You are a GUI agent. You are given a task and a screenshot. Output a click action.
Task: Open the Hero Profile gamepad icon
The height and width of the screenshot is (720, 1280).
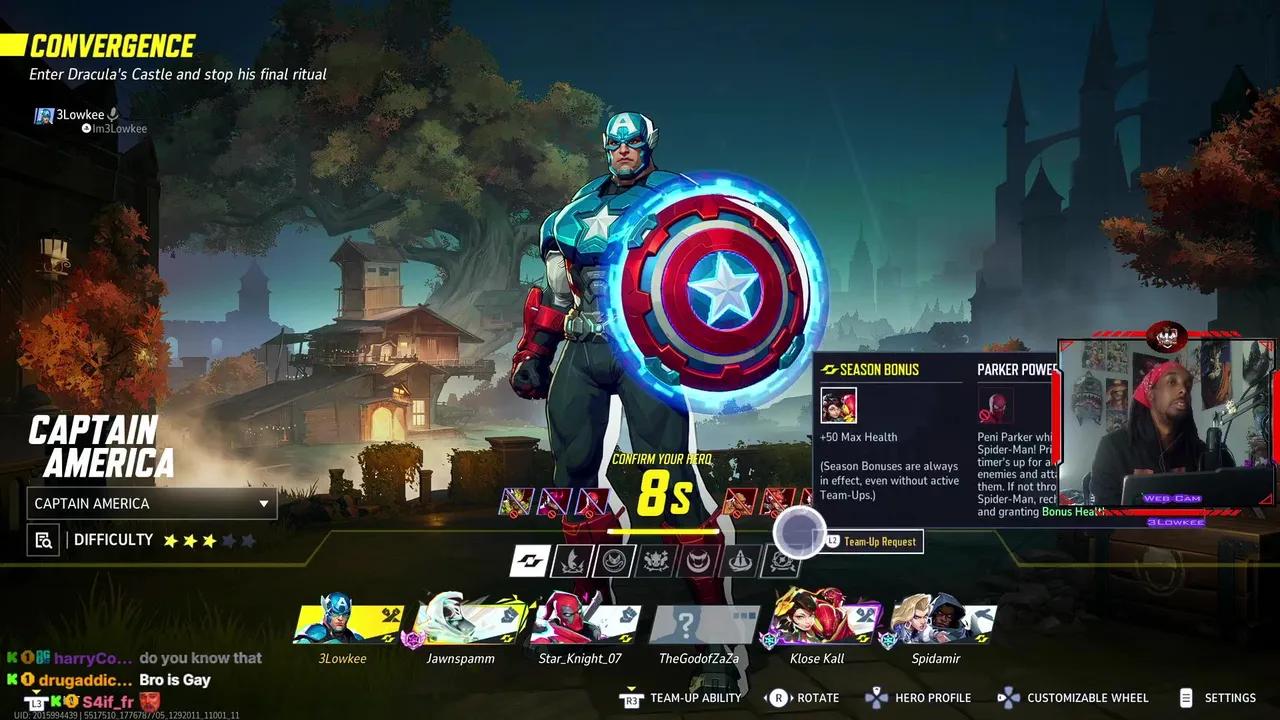point(878,697)
